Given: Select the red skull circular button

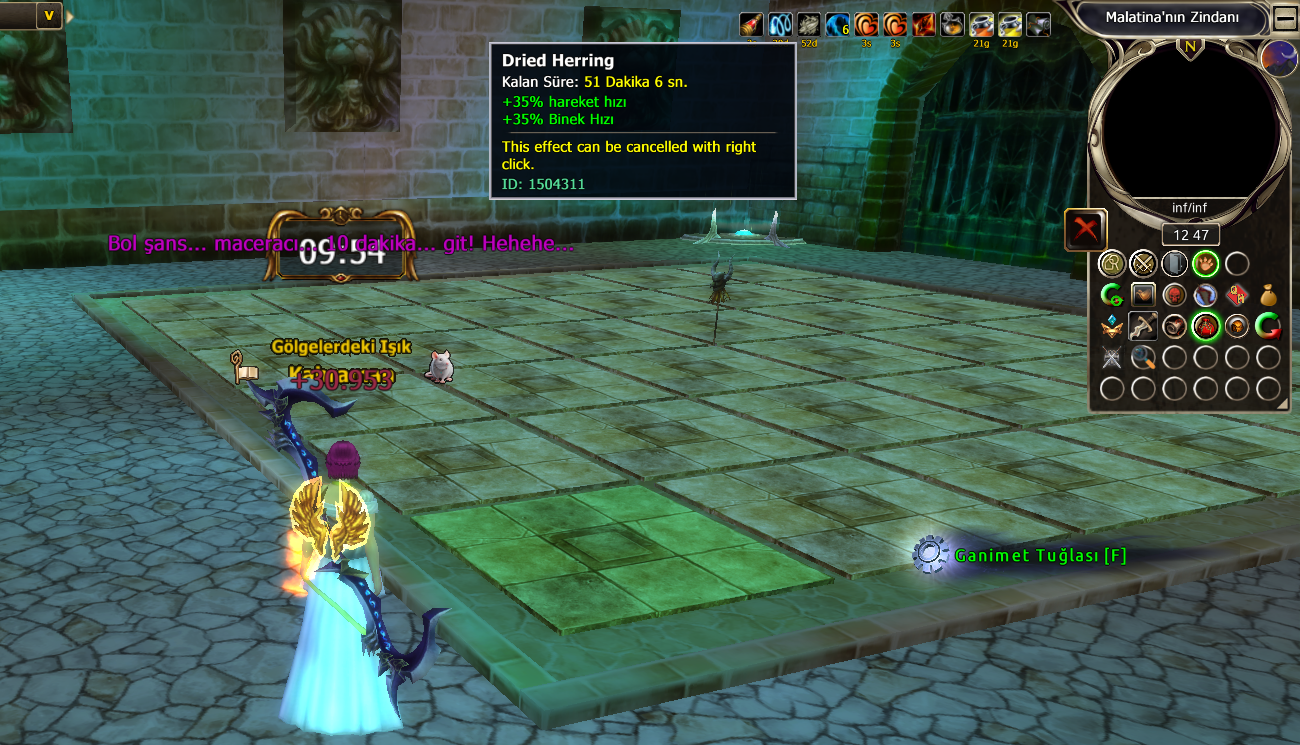Looking at the screenshot, I should coord(1174,295).
